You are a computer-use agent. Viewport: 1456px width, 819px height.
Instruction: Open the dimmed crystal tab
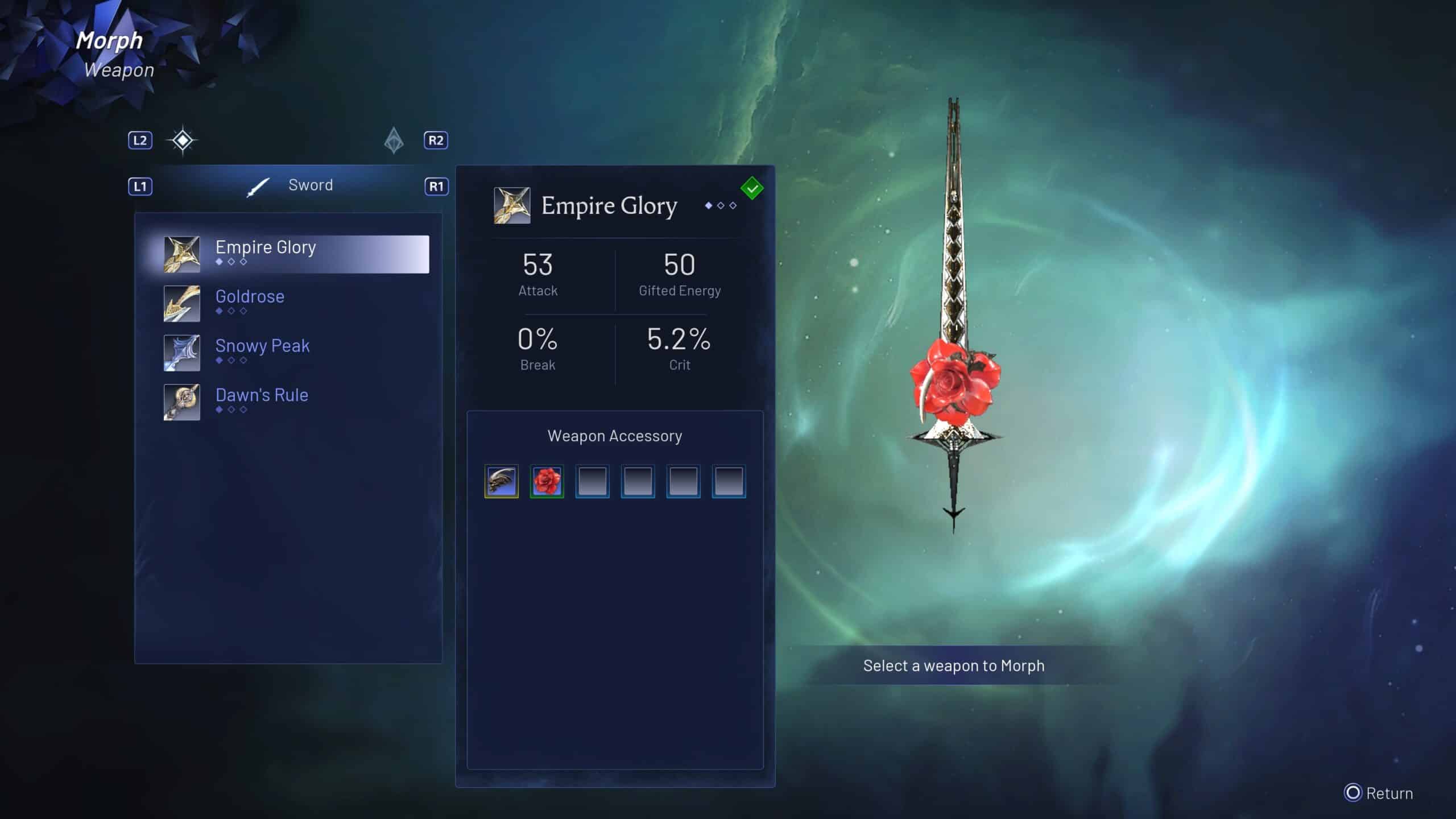[x=394, y=140]
